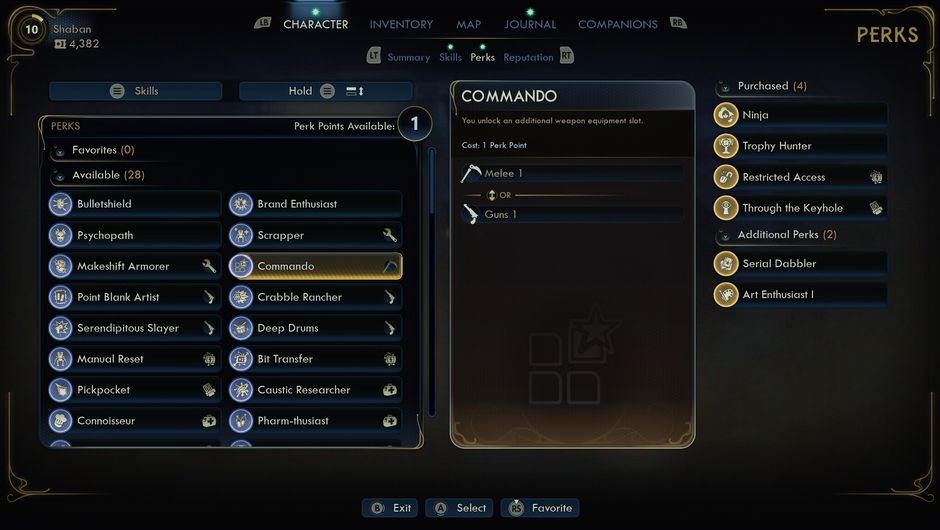The width and height of the screenshot is (940, 530).
Task: Open the Journal tab
Action: pyautogui.click(x=530, y=24)
